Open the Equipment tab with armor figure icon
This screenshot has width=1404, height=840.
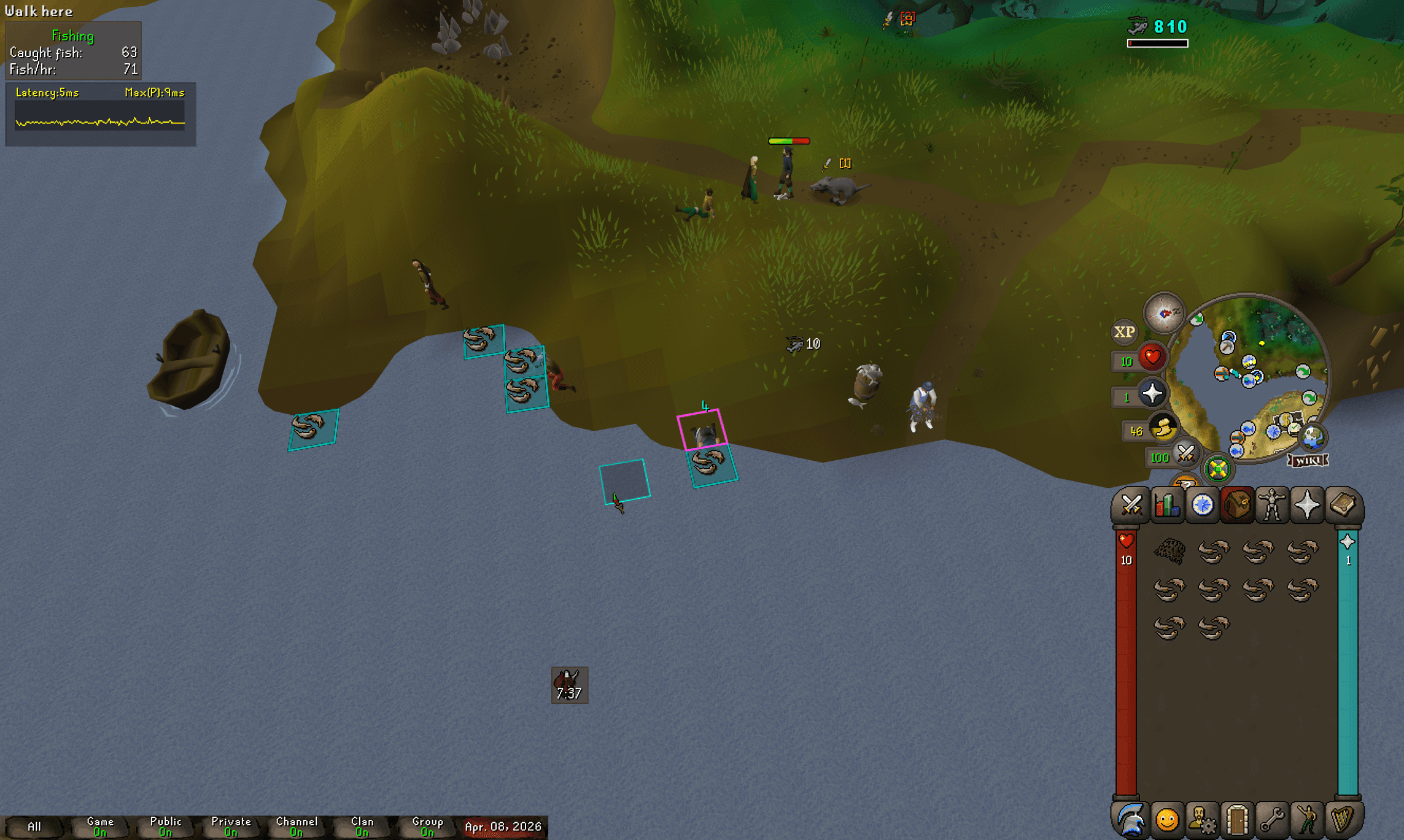coord(1273,504)
